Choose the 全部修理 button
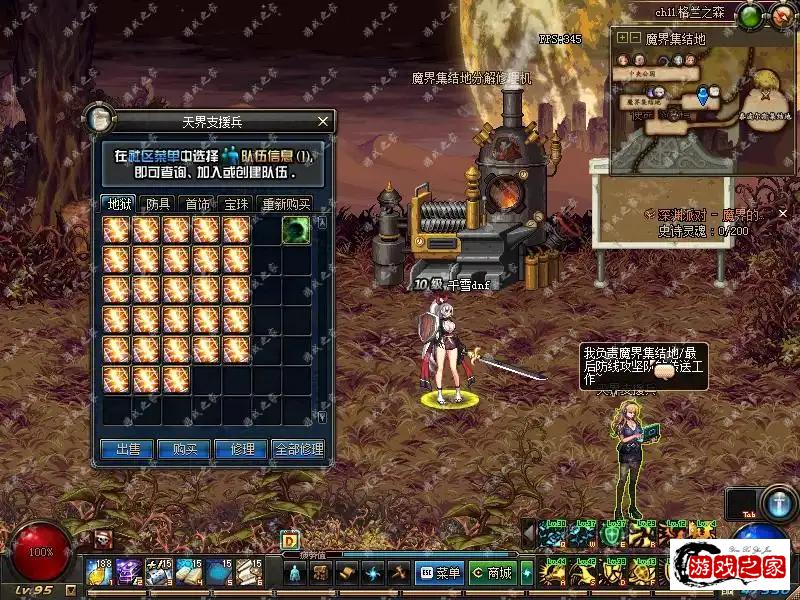 click(x=298, y=450)
